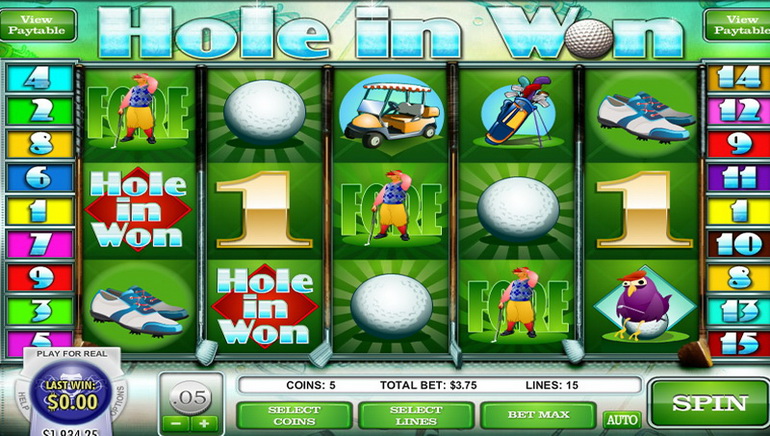770x436 pixels.
Task: Activate the payline 7 marker
Action: [x=39, y=243]
